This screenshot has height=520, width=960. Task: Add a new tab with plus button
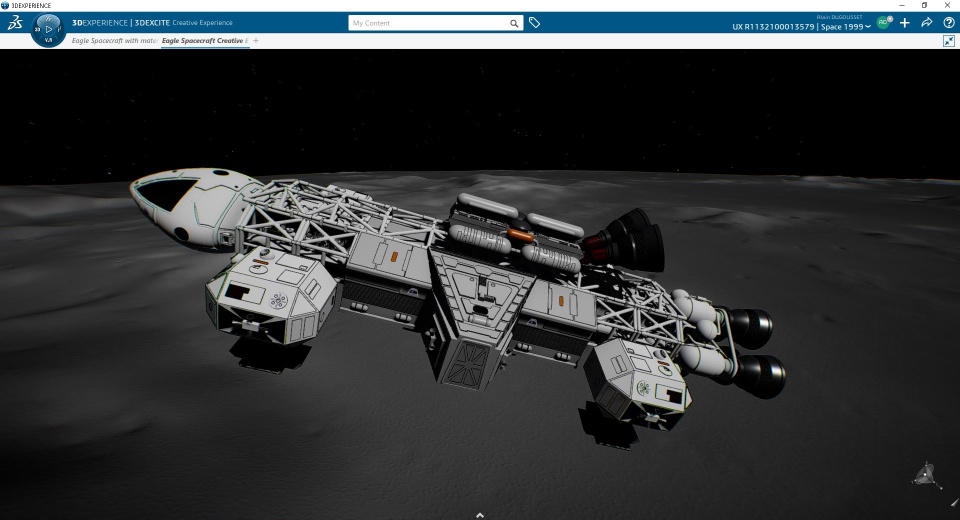256,40
